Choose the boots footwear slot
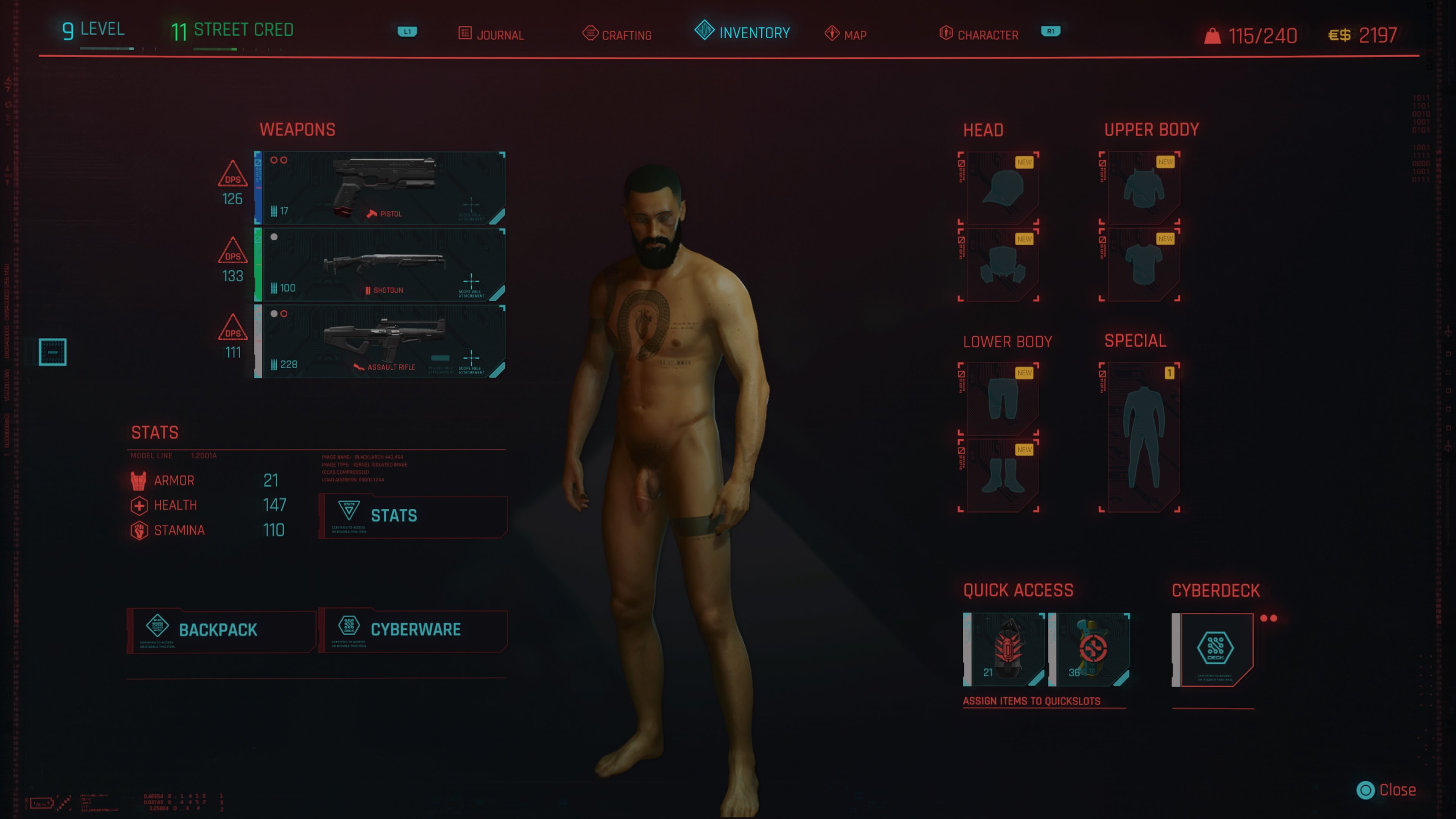Screen dimensions: 1456x819 pyautogui.click(x=999, y=475)
